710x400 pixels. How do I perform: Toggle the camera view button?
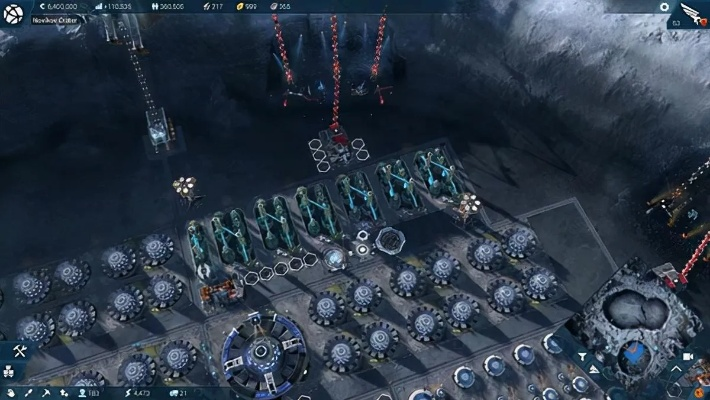coord(688,356)
